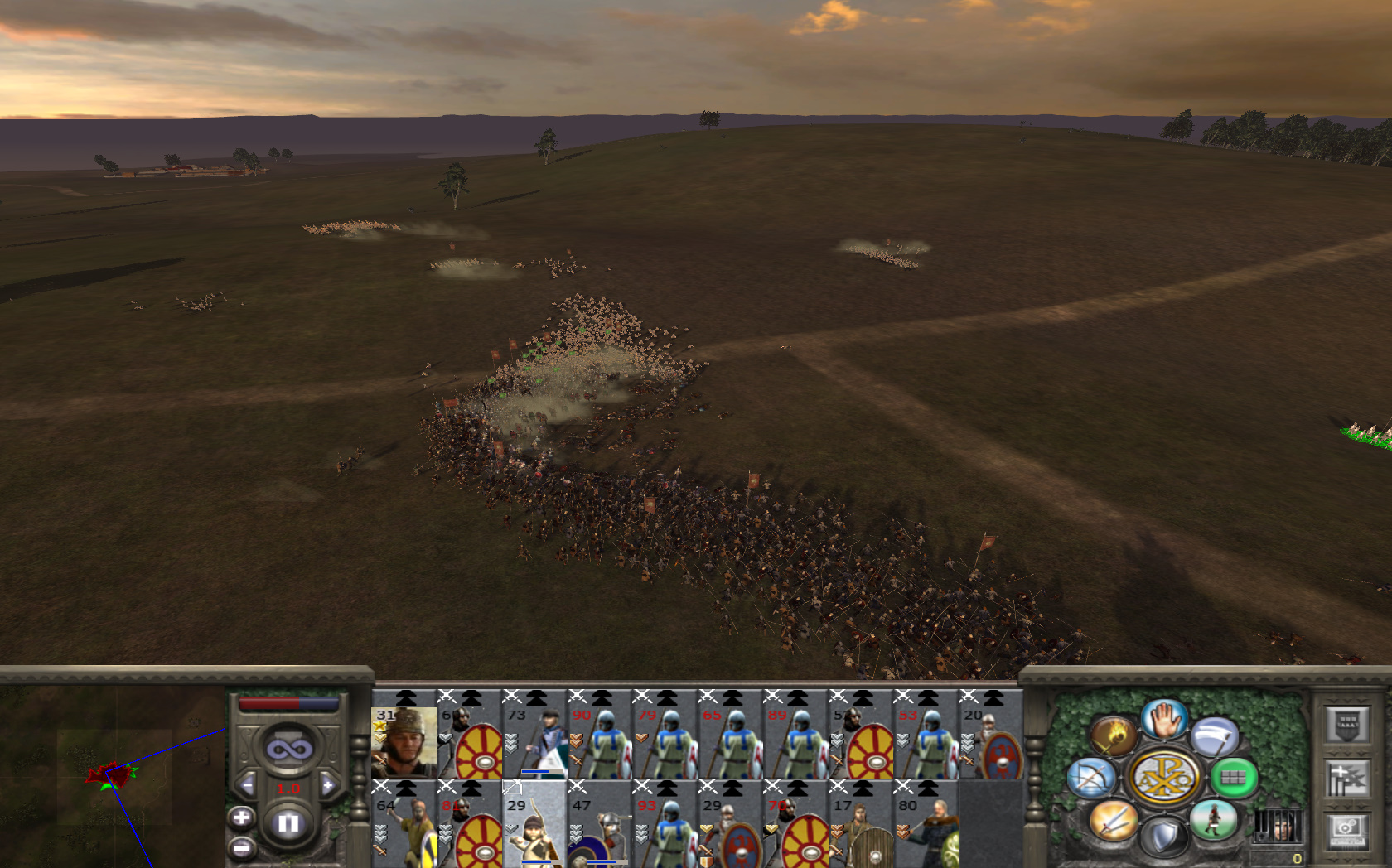Order withdraw using the white flag icon
The image size is (1392, 868).
pos(1215,735)
